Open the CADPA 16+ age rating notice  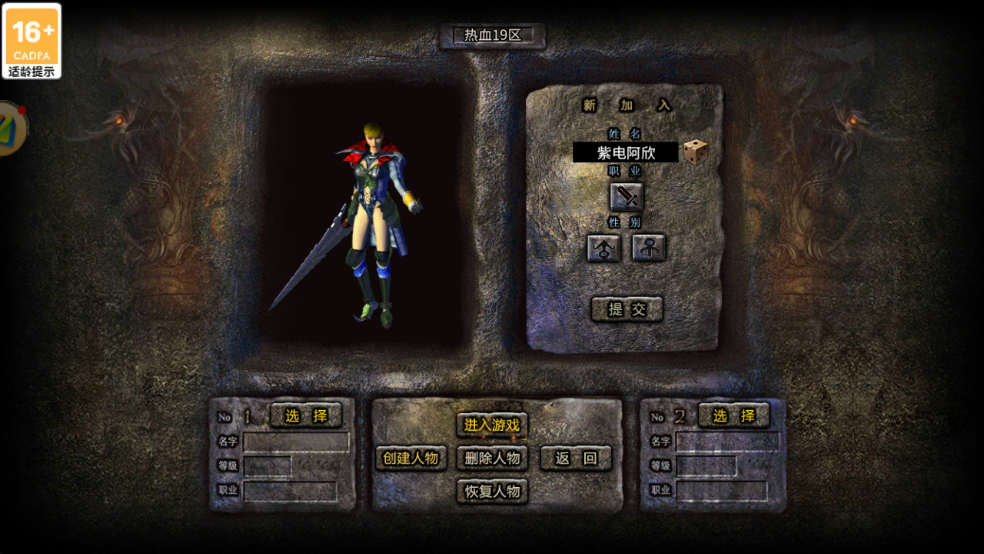pos(31,41)
